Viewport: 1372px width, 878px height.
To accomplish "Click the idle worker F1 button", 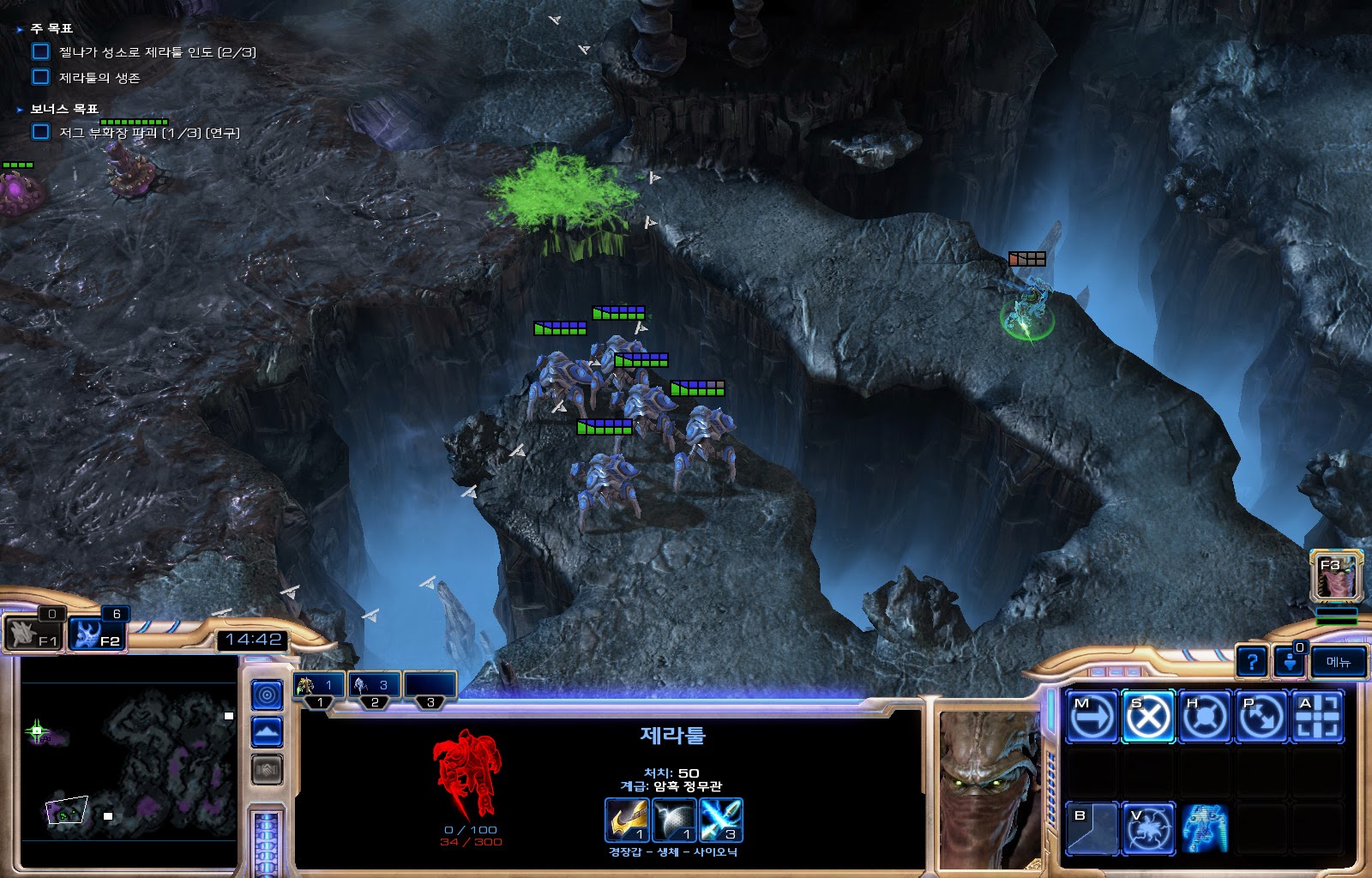I will 33,634.
